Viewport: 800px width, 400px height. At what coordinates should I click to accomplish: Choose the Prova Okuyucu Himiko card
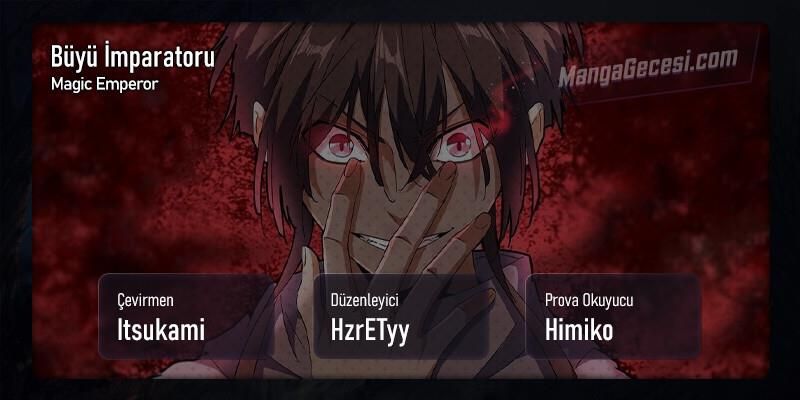[614, 315]
